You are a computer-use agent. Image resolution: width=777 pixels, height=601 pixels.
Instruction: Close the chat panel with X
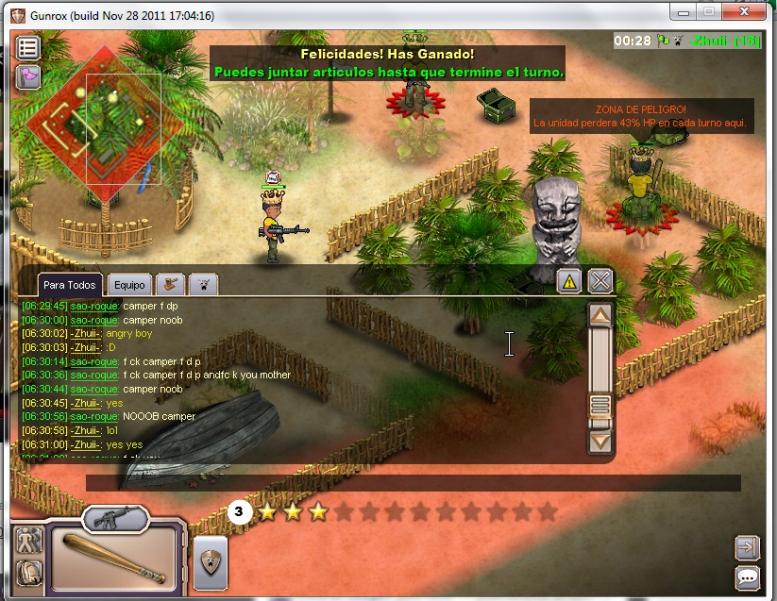click(600, 281)
